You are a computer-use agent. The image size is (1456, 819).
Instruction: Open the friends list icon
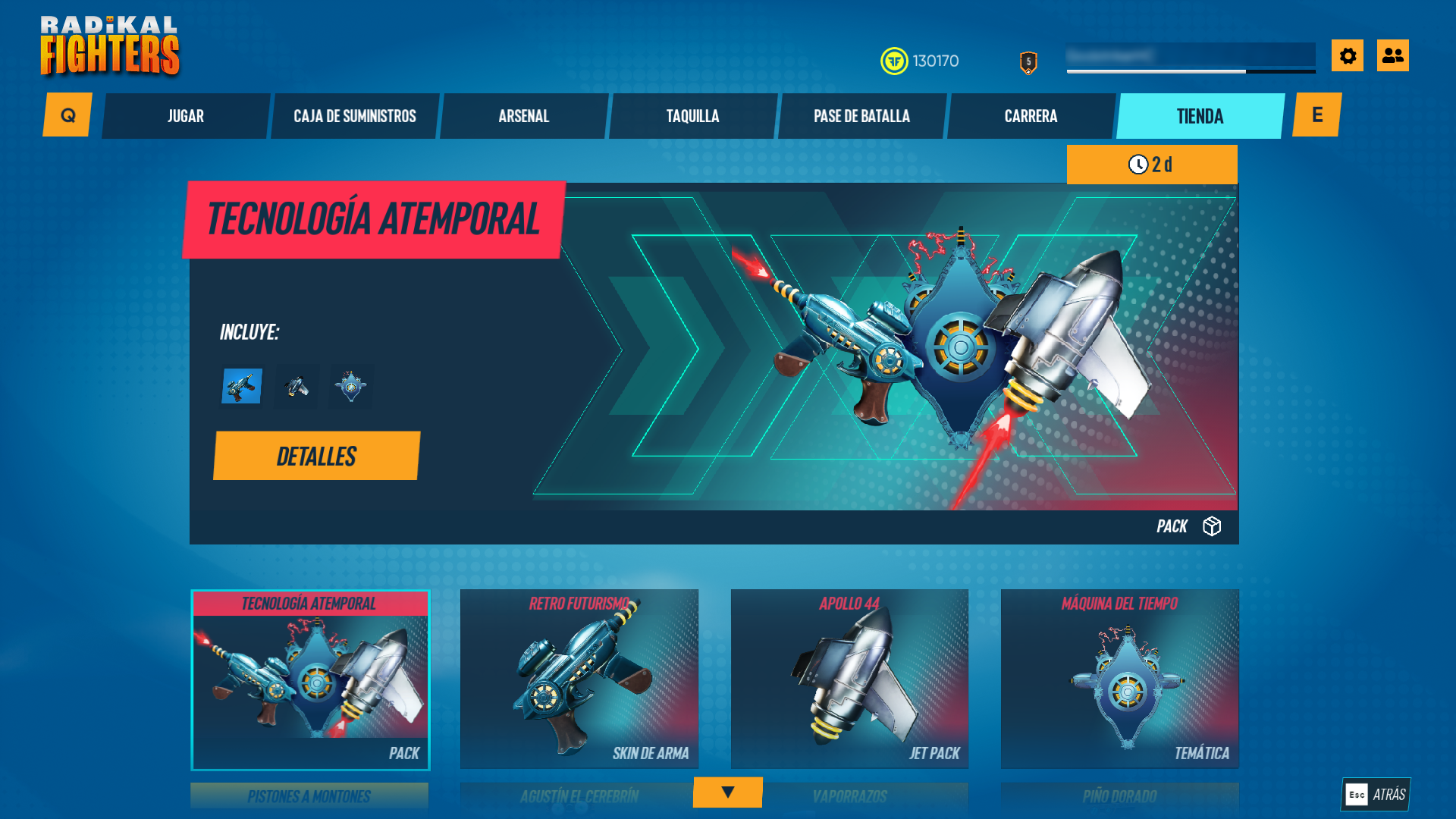tap(1392, 55)
